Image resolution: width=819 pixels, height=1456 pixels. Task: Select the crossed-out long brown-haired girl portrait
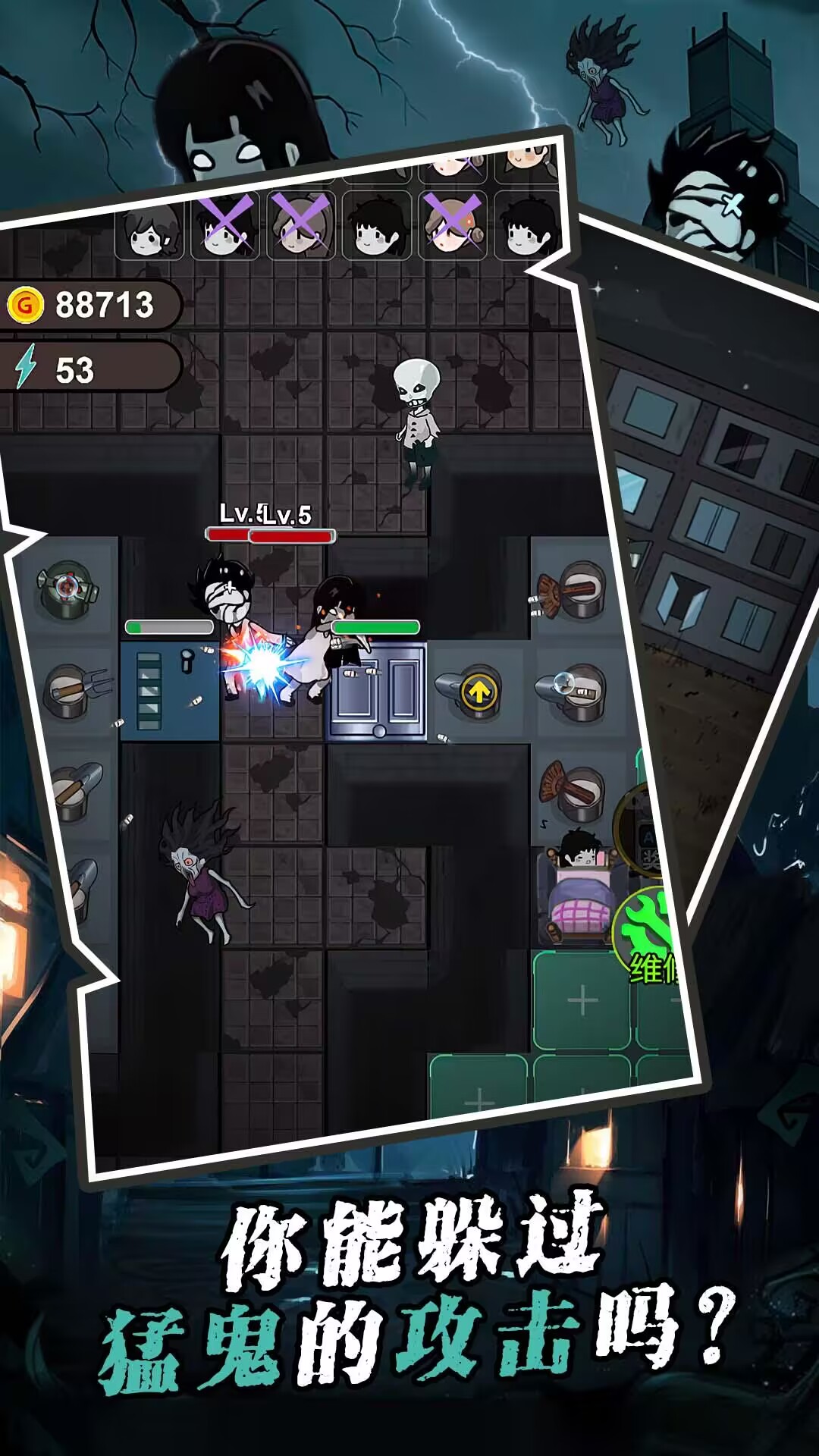pyautogui.click(x=301, y=224)
